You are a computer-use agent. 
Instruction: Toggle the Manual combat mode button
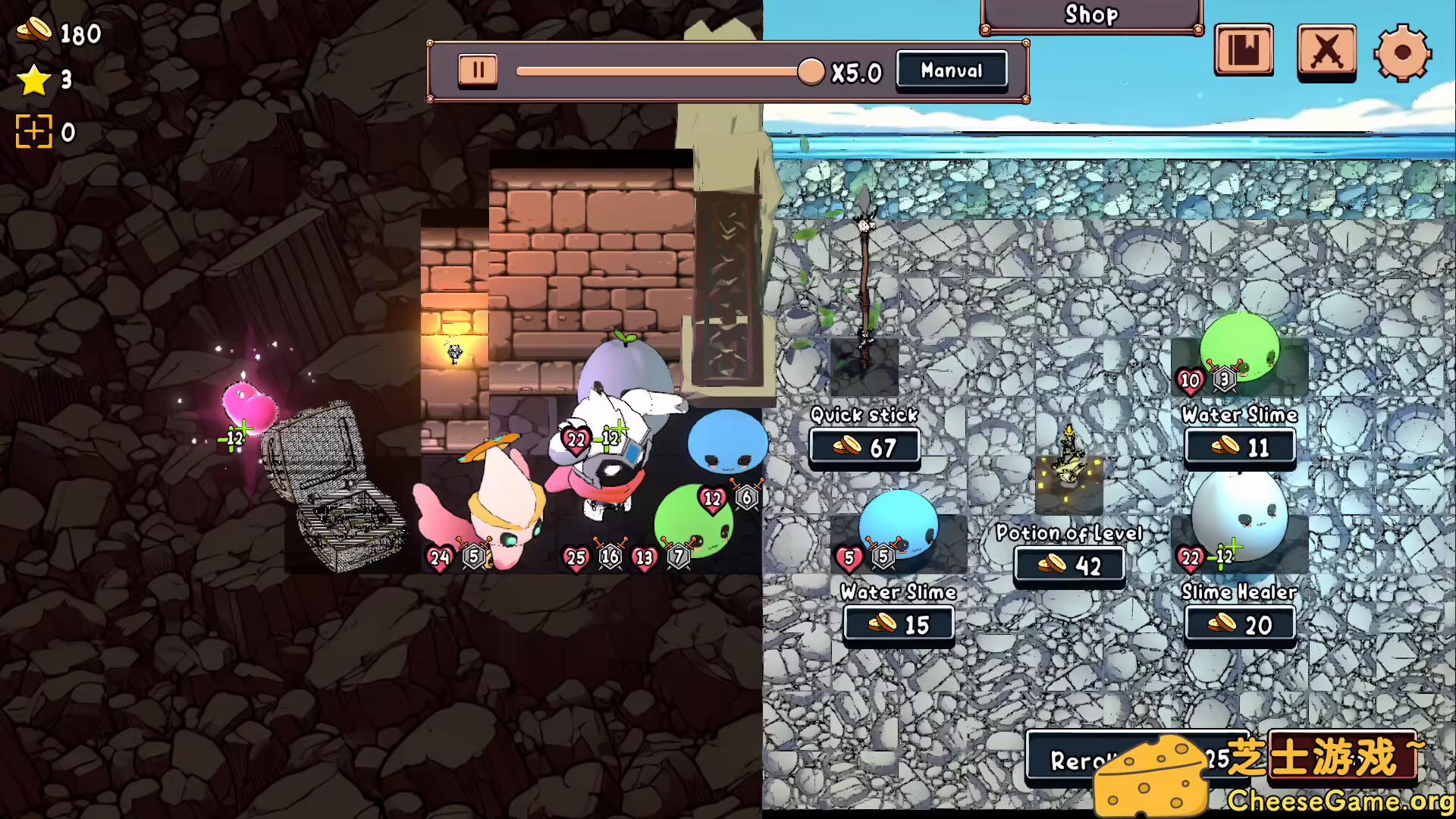[x=951, y=70]
